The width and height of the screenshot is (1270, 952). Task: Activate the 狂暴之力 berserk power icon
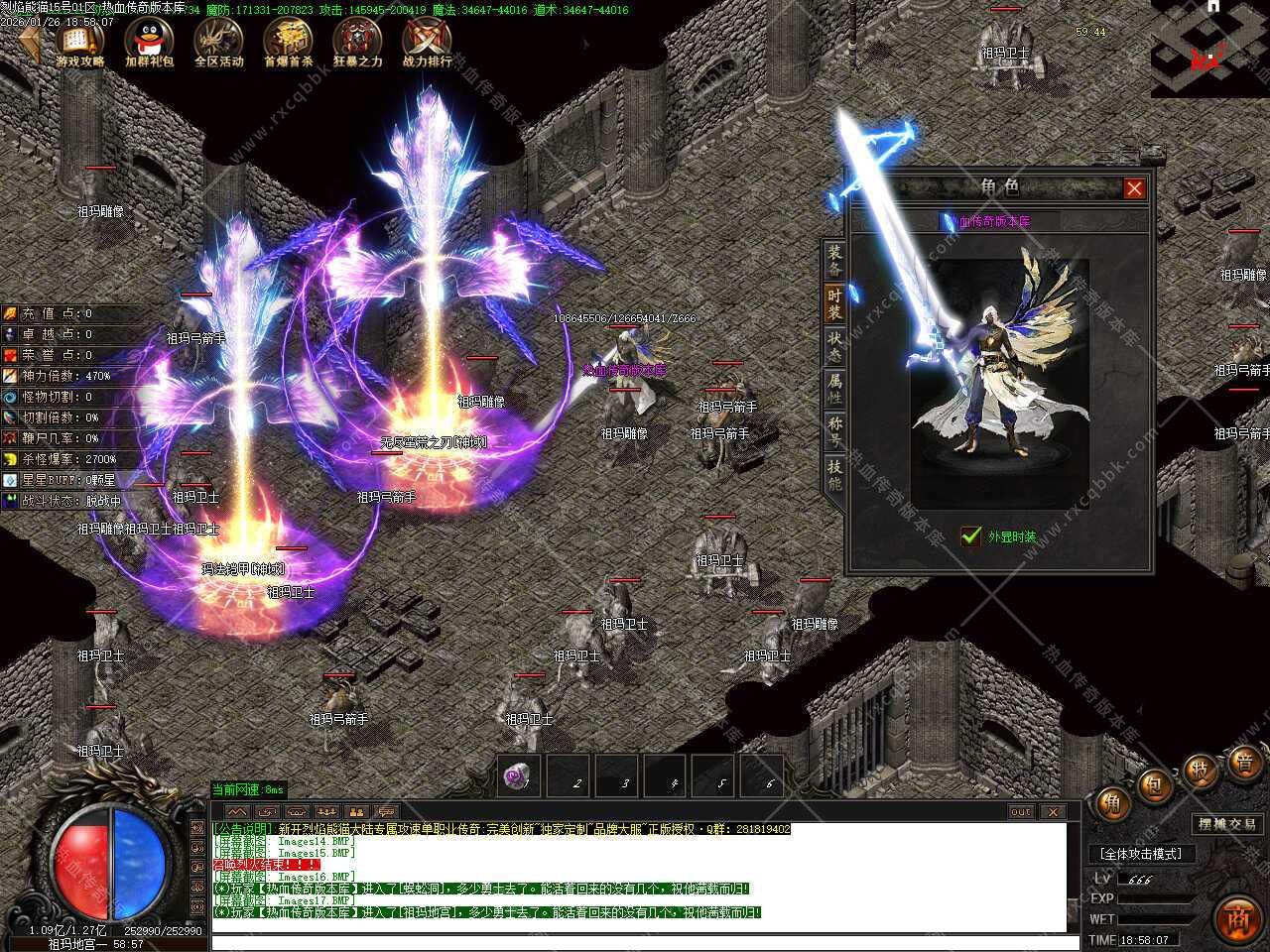coord(357,44)
